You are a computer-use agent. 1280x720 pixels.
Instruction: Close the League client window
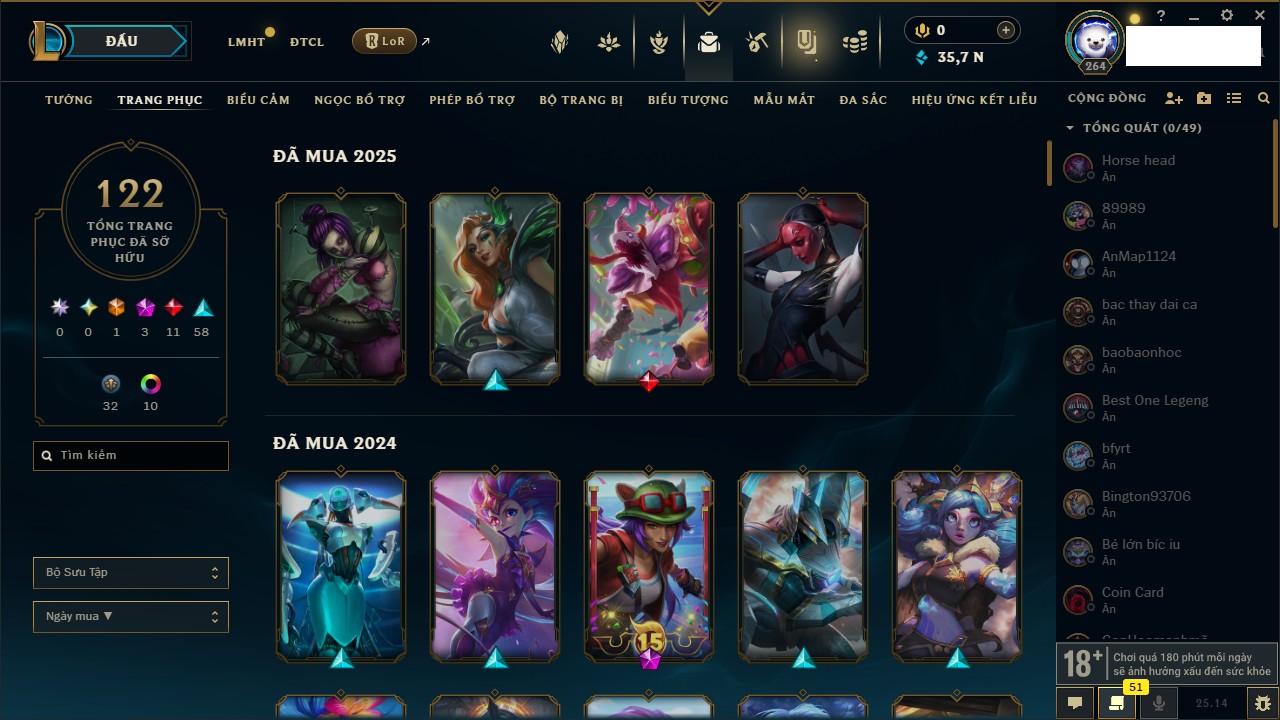tap(1260, 16)
